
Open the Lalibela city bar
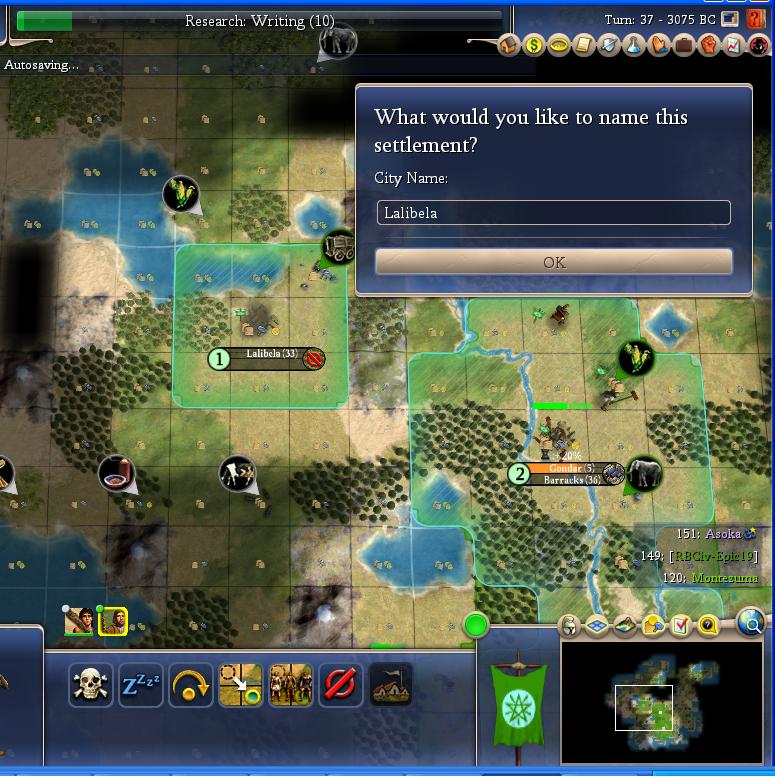click(271, 358)
